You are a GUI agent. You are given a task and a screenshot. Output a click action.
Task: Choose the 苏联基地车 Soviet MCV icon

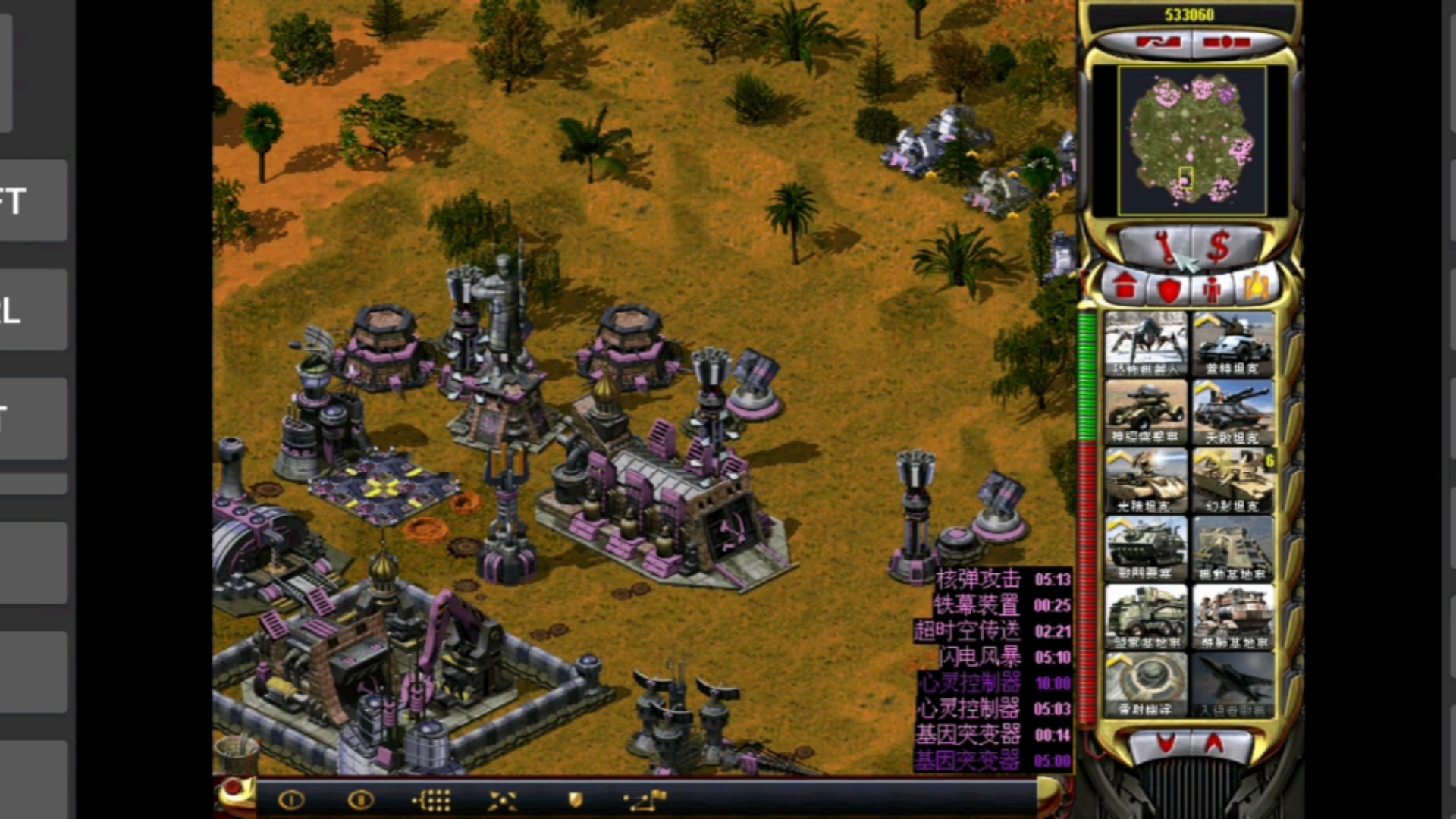pos(1233,617)
